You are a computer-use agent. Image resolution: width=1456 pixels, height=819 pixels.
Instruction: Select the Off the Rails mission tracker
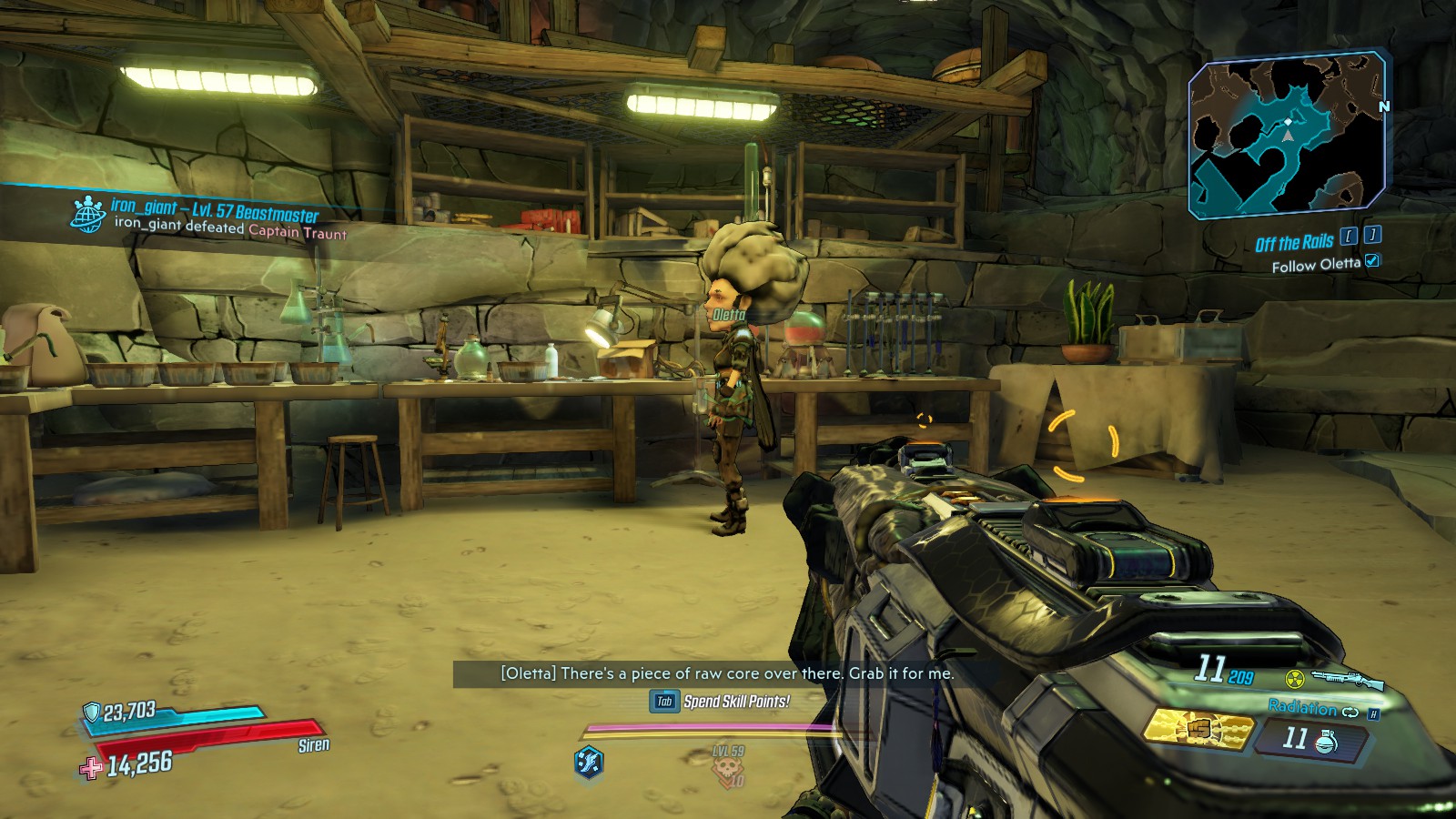tap(1294, 242)
